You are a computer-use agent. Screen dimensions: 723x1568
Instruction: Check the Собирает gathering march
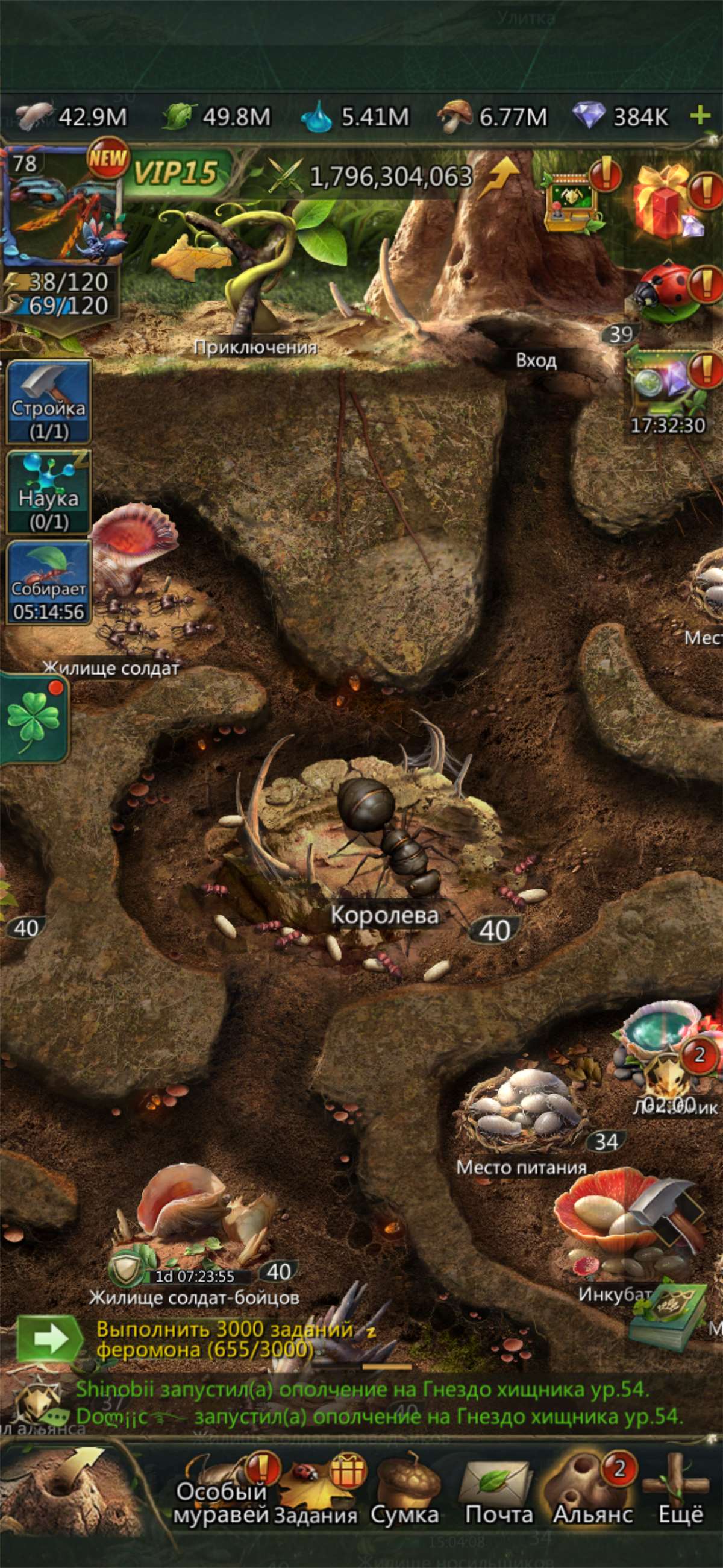(x=49, y=582)
